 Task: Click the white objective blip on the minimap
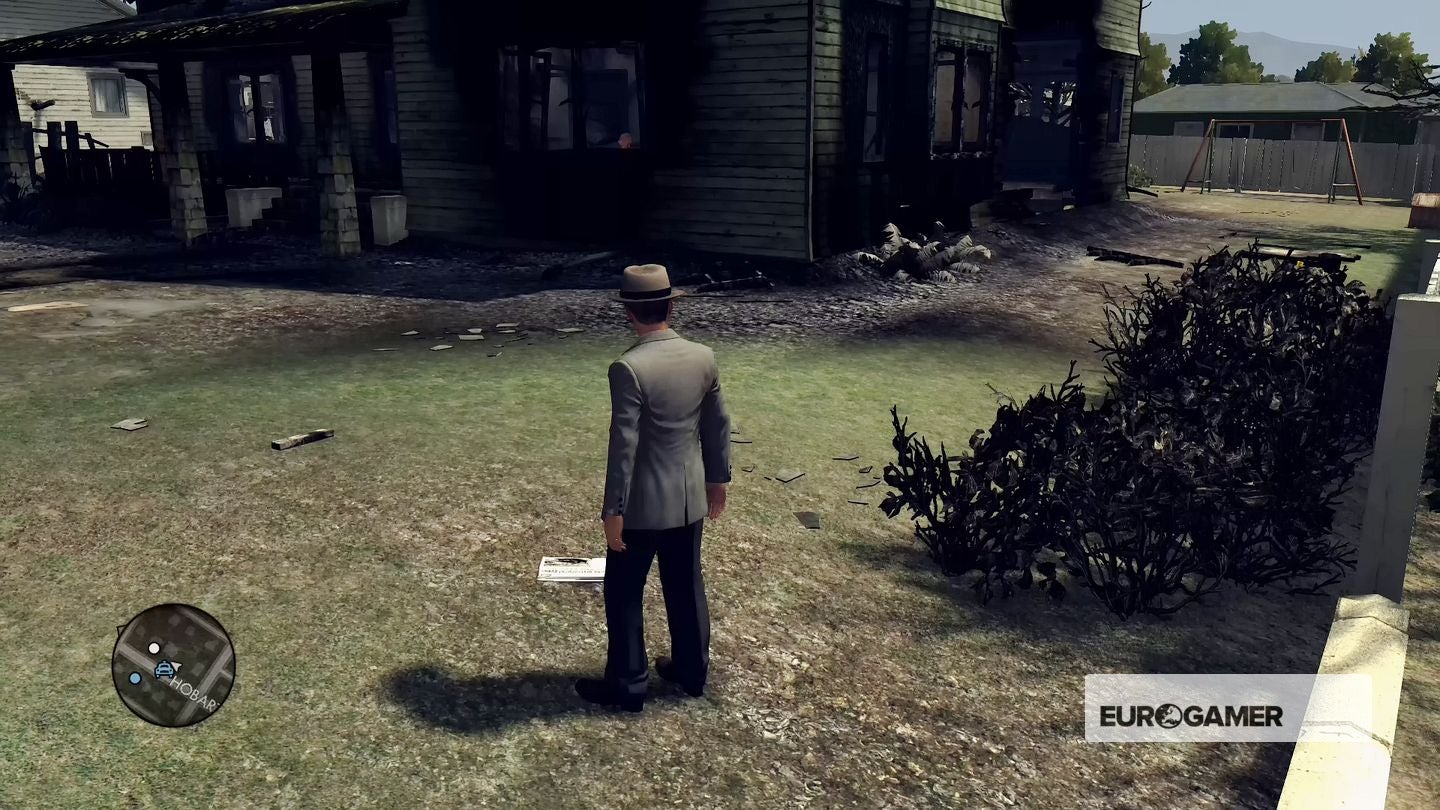(155, 648)
